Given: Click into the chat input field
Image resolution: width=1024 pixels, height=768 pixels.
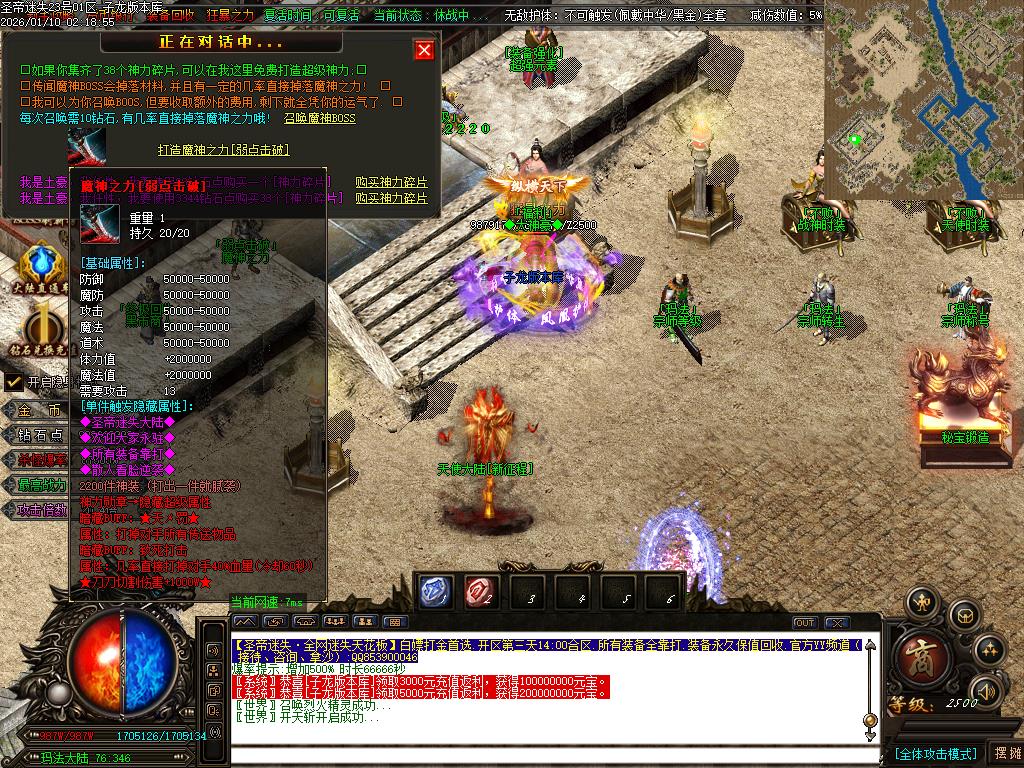Looking at the screenshot, I should [550, 753].
